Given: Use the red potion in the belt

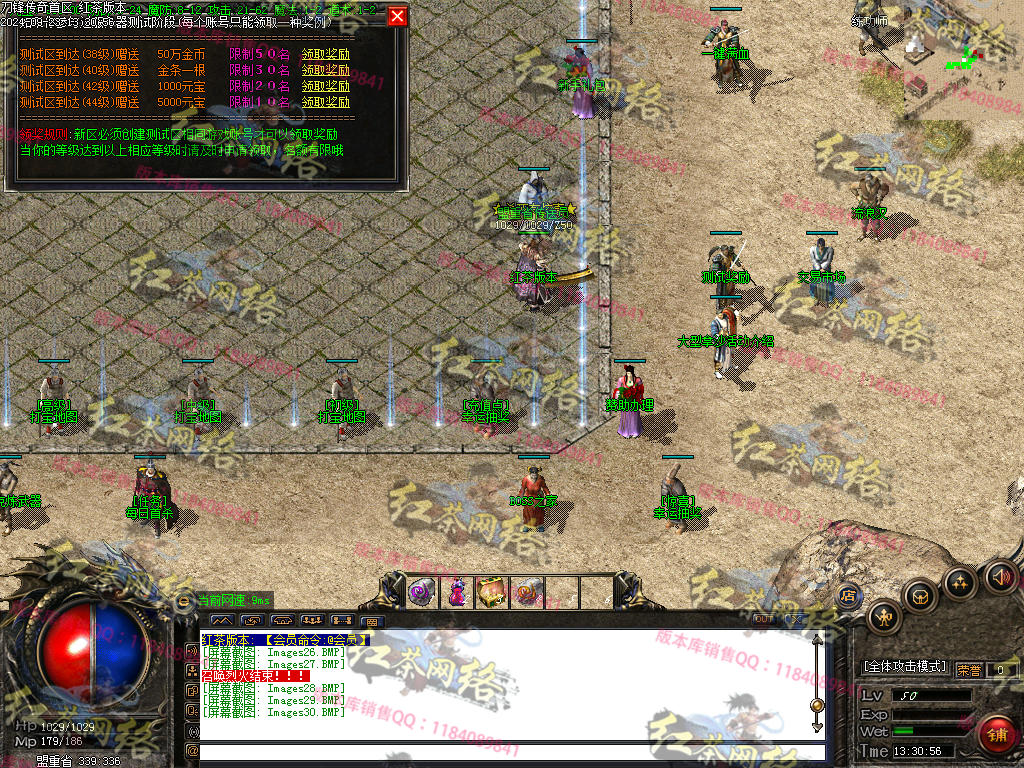Looking at the screenshot, I should 457,592.
